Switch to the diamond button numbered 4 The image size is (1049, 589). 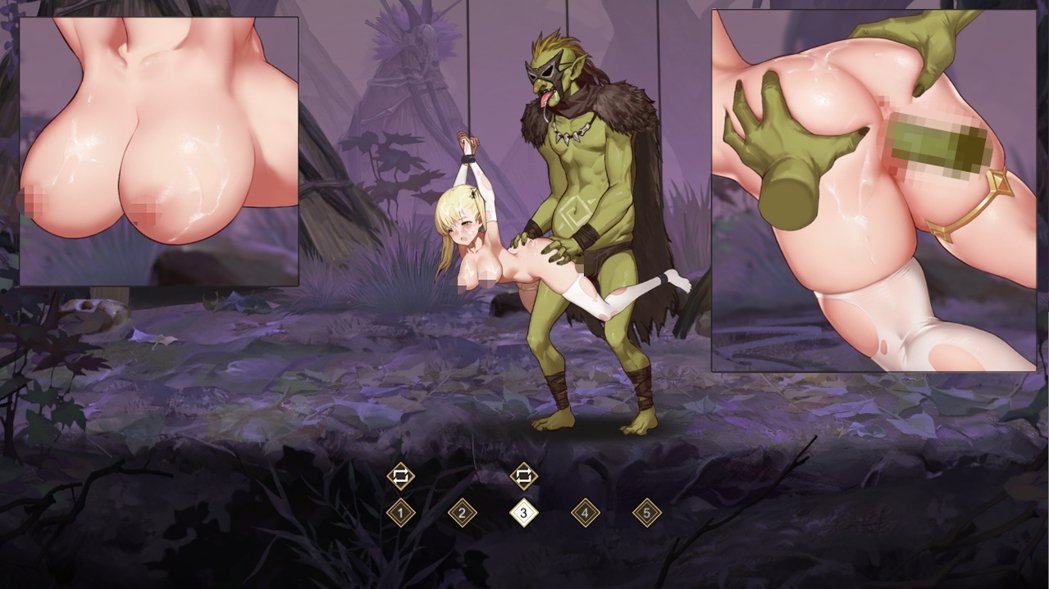[x=585, y=513]
